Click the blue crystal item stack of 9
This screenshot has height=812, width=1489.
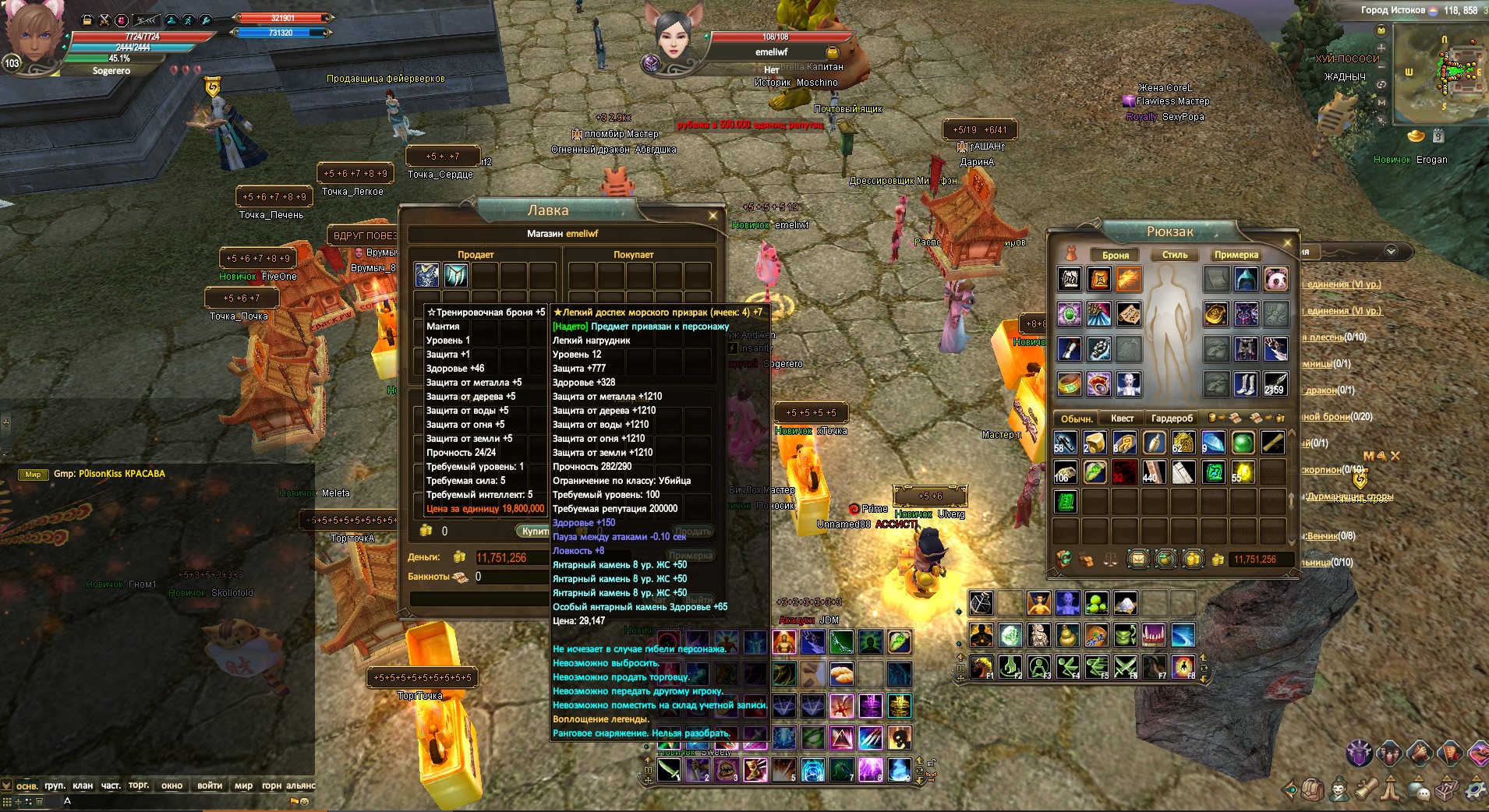coord(1213,443)
